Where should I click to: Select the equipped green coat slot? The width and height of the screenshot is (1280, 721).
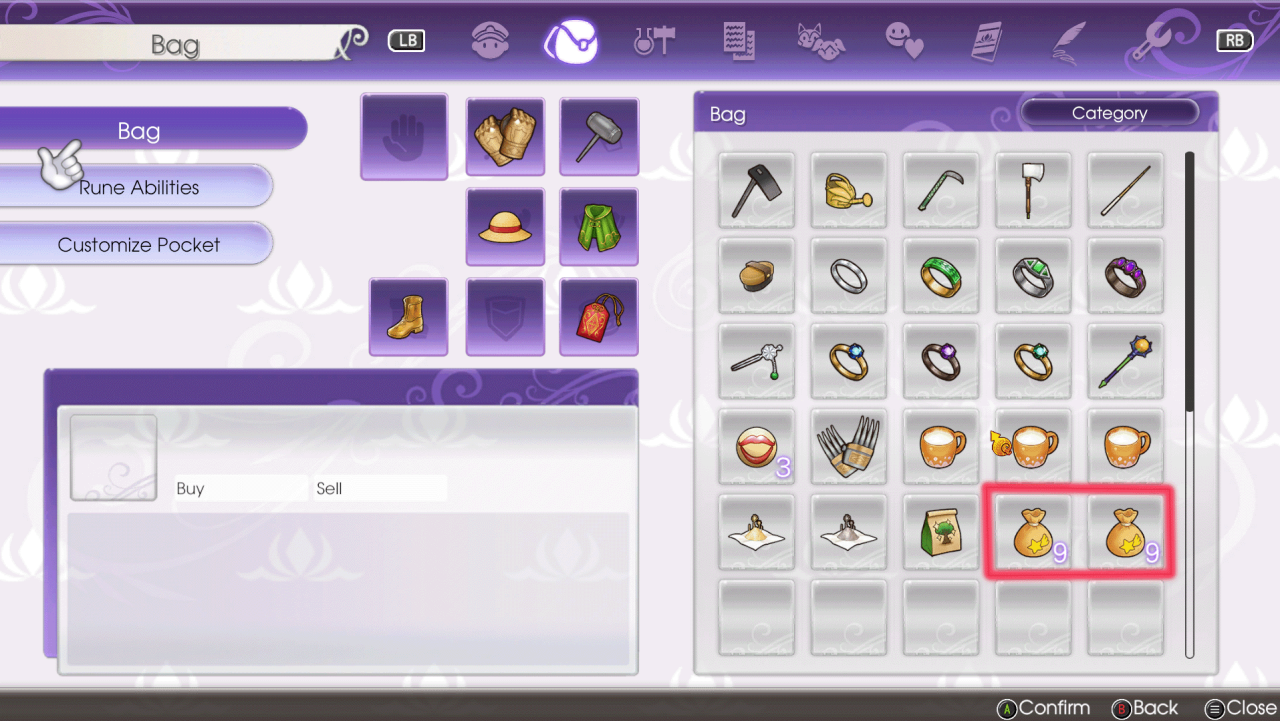pyautogui.click(x=599, y=227)
